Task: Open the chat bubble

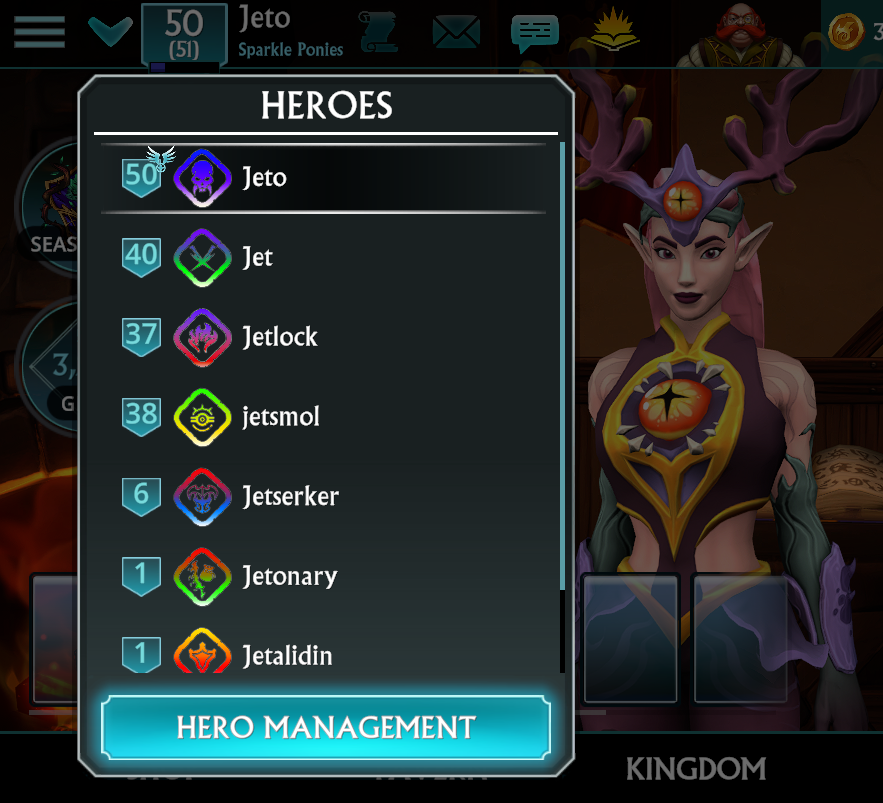Action: point(534,32)
